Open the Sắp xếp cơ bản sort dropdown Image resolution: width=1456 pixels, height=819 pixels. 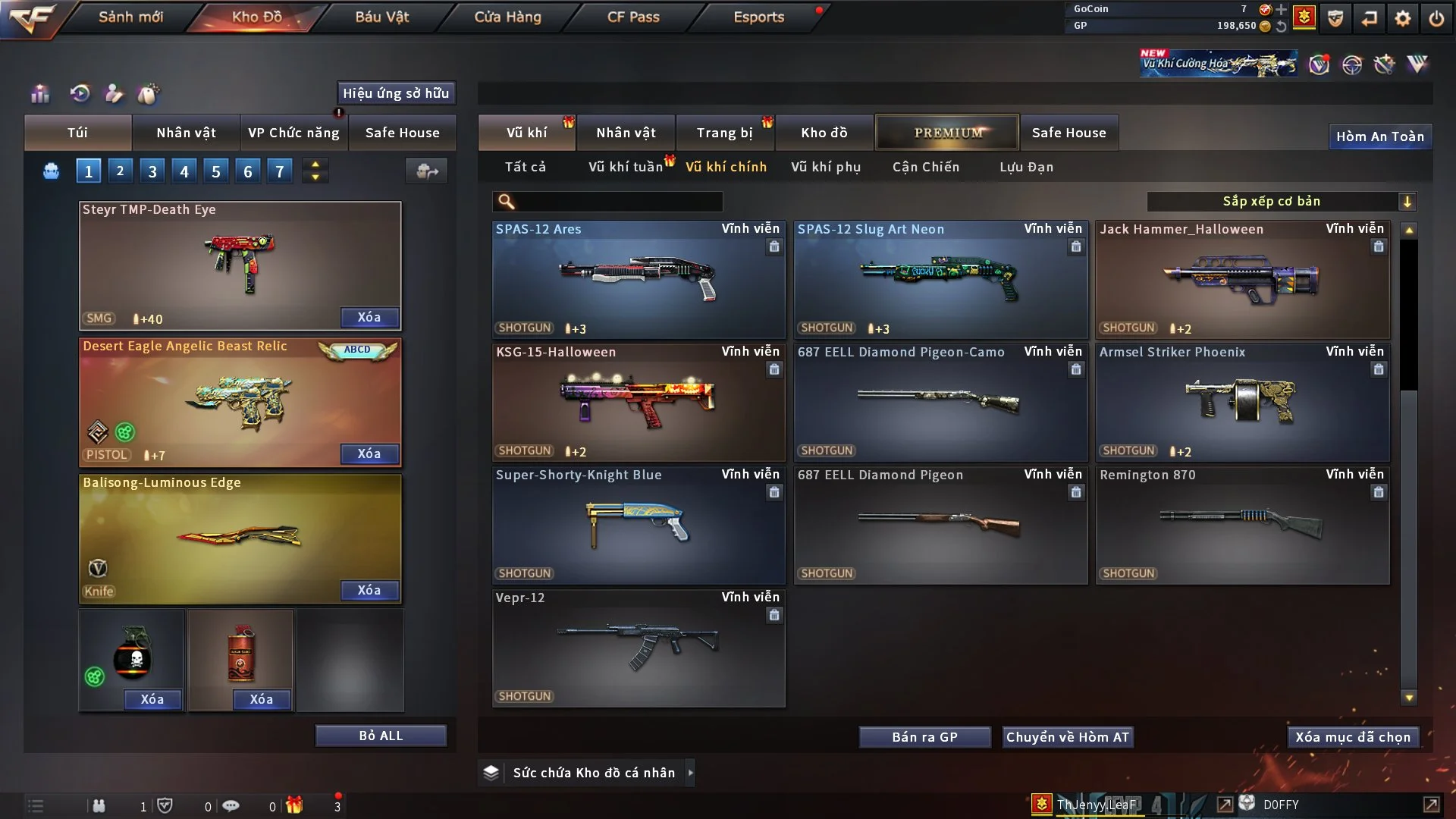pos(1281,201)
